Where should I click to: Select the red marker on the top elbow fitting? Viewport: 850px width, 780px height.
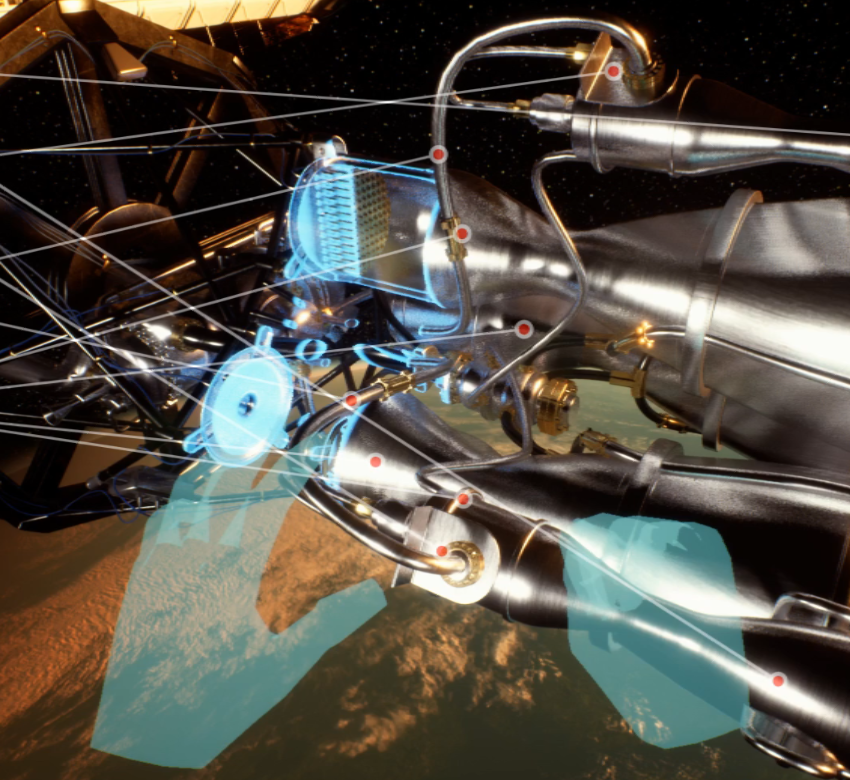click(x=613, y=71)
